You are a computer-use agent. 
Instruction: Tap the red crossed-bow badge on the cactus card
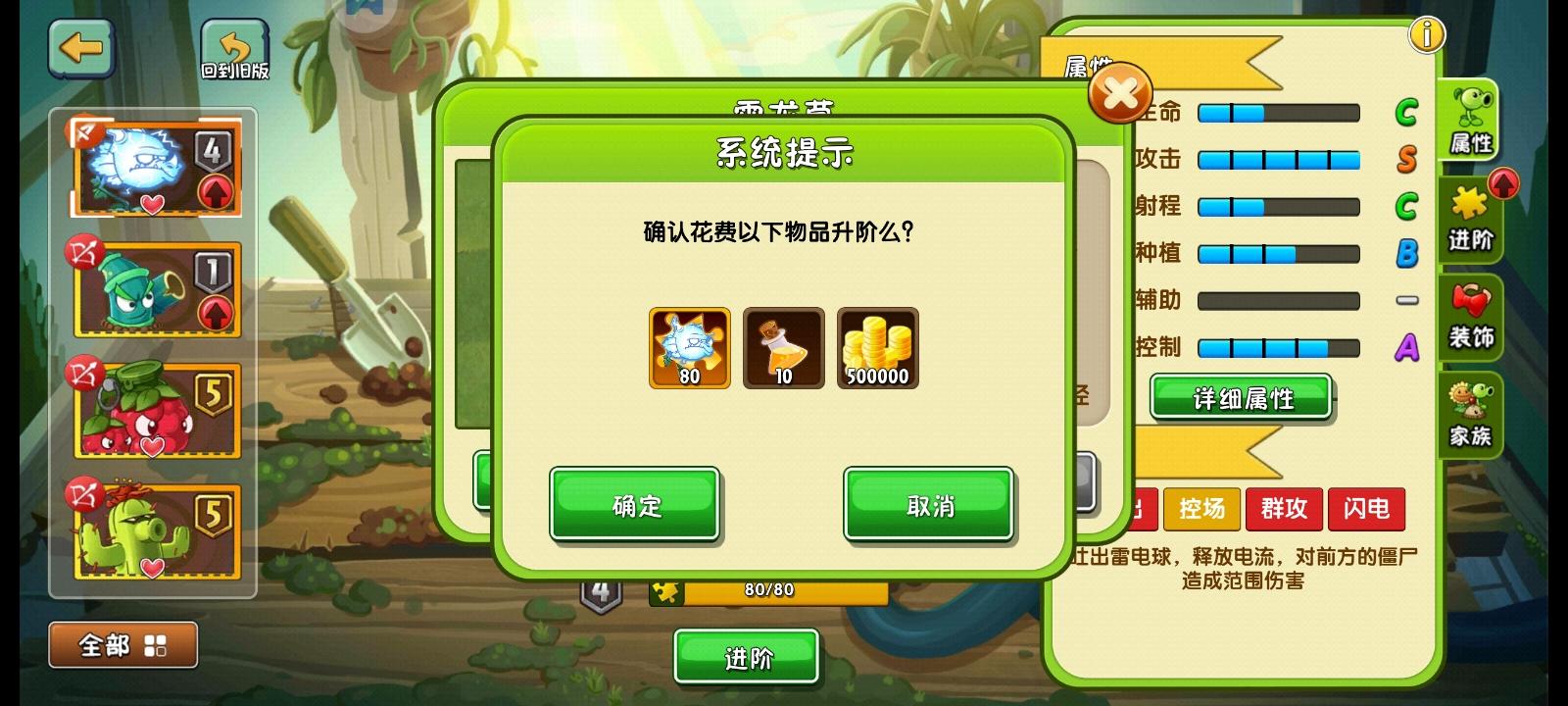[83, 492]
